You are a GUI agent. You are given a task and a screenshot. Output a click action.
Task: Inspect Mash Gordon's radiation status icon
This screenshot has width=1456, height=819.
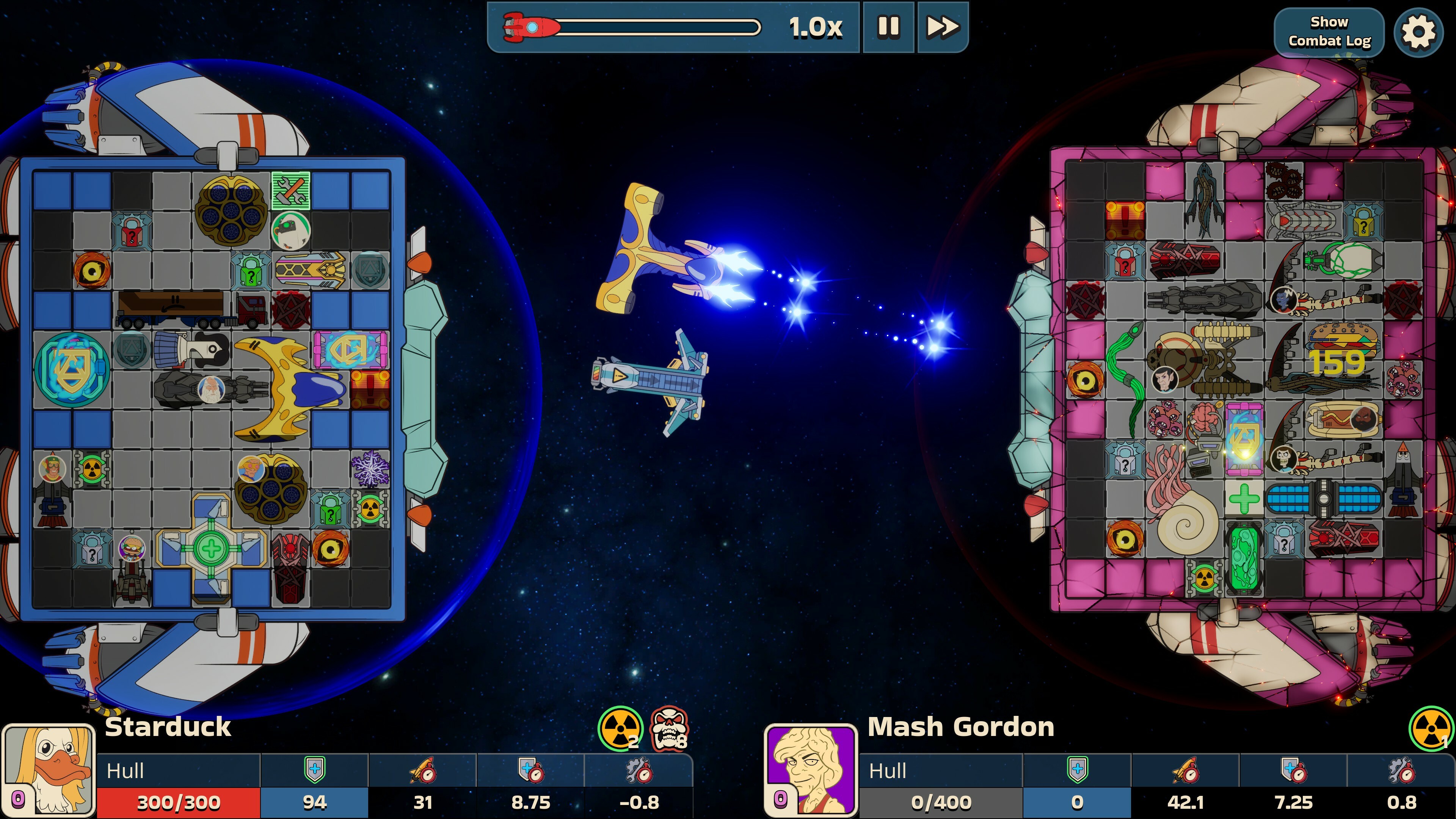(1431, 728)
